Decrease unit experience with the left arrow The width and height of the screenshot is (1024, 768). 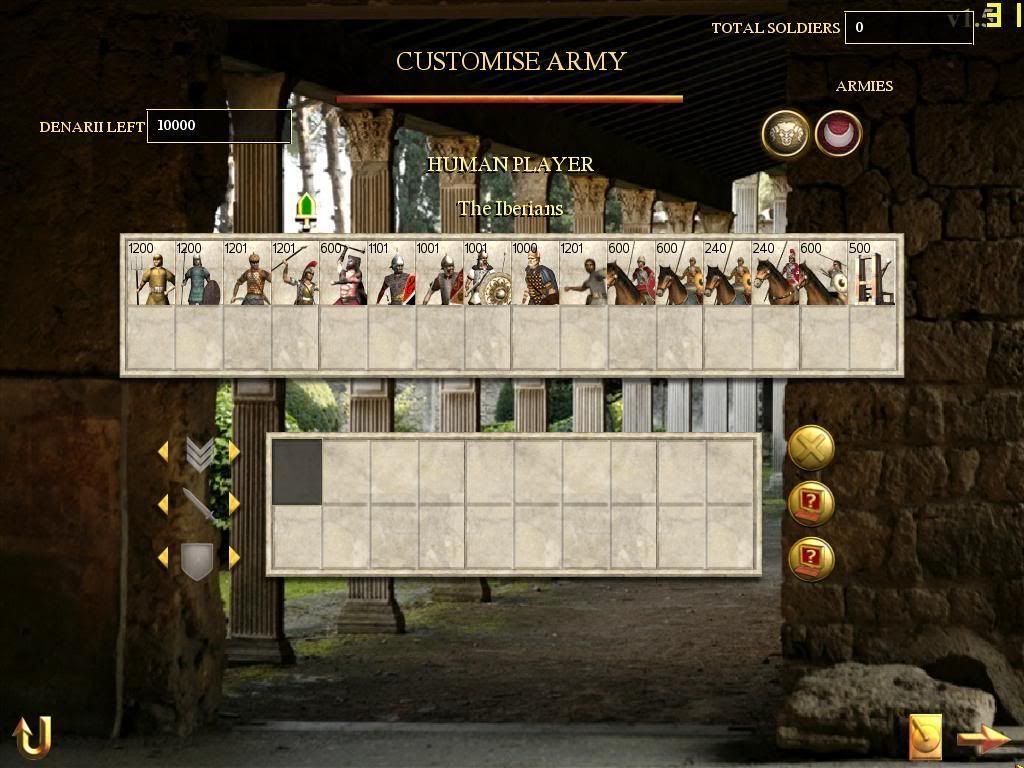tap(163, 452)
